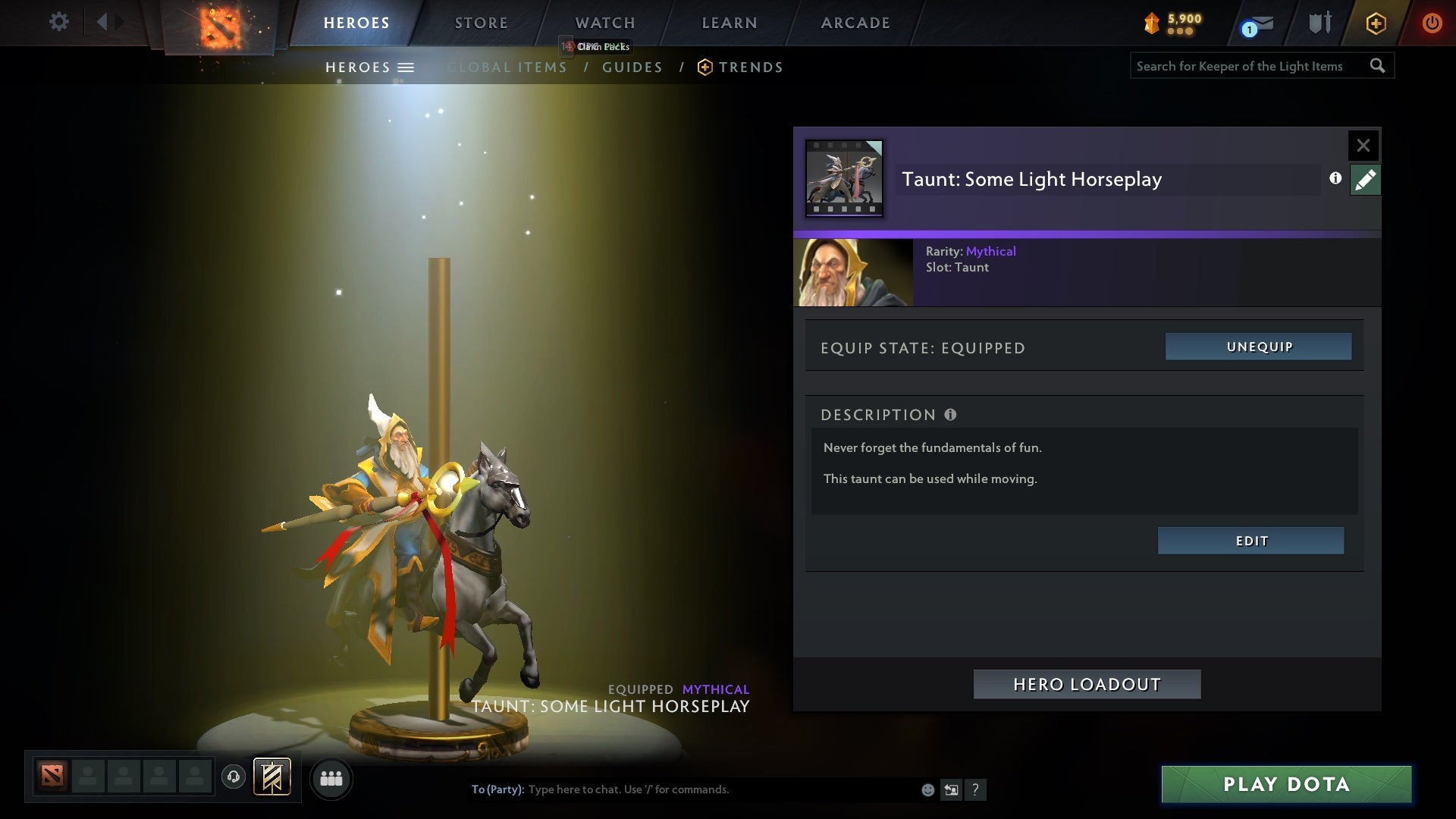Open the Arcade menu
The image size is (1456, 819).
point(854,23)
